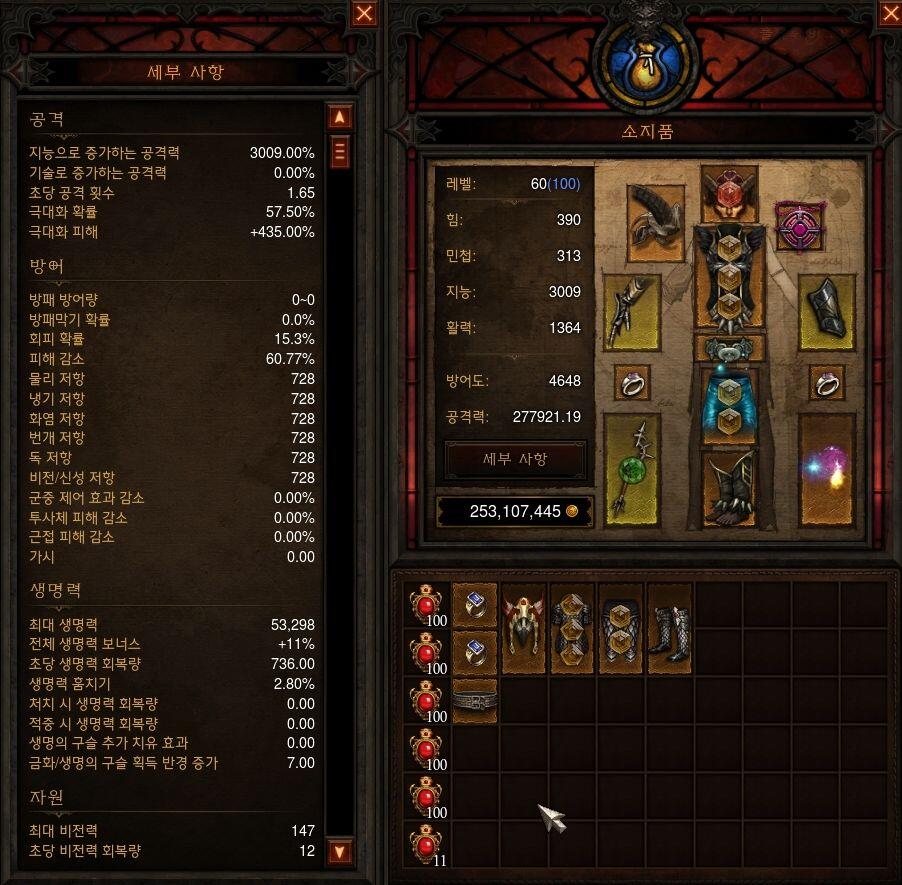The image size is (902, 885).
Task: Click the 세부 사항 button under stats
Action: tap(515, 459)
